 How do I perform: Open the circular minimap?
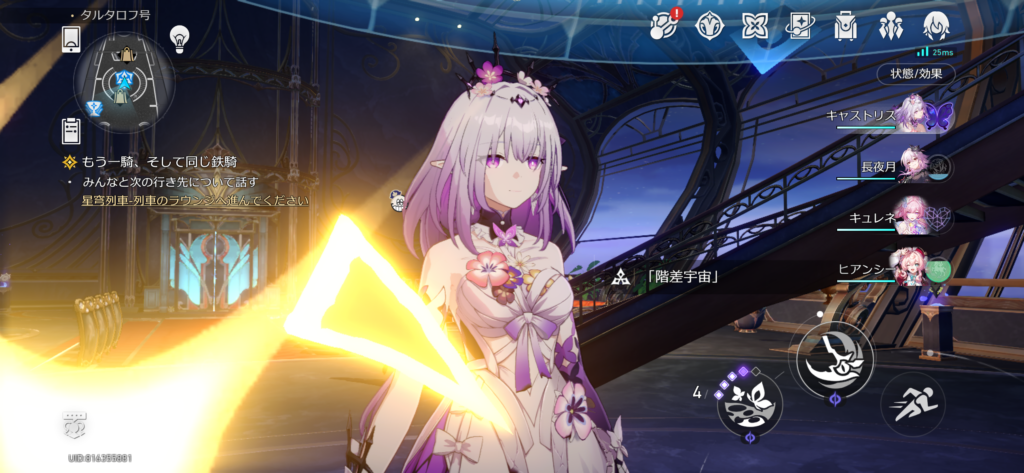coord(125,82)
